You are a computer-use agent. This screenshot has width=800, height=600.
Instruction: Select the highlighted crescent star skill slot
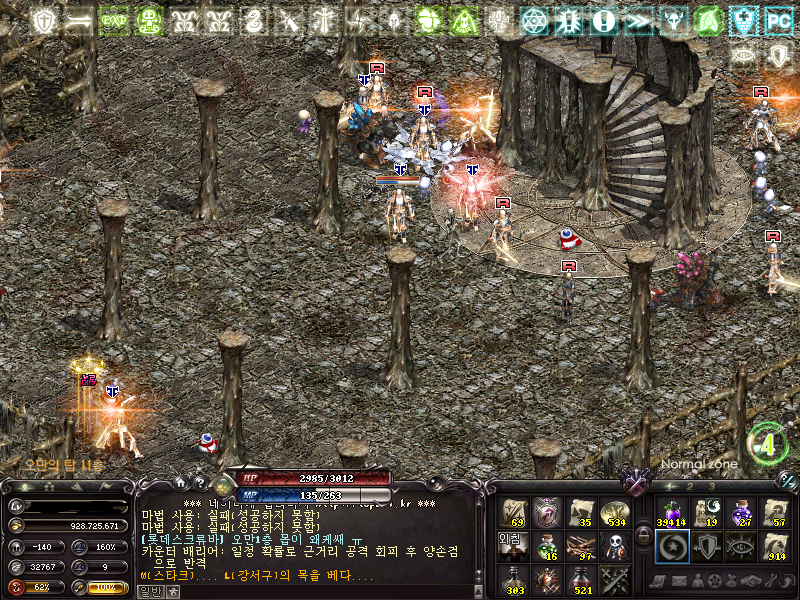pyautogui.click(x=672, y=546)
